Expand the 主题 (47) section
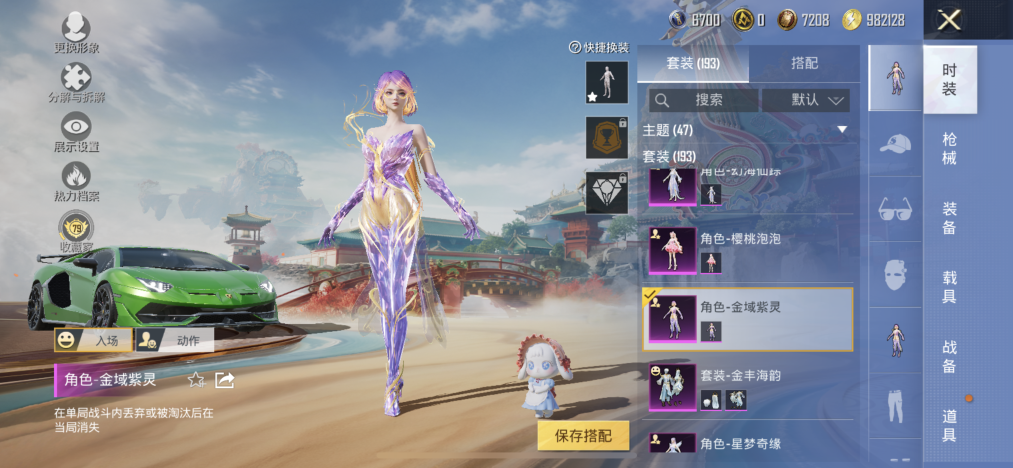Viewport: 1013px width, 468px height. click(842, 130)
